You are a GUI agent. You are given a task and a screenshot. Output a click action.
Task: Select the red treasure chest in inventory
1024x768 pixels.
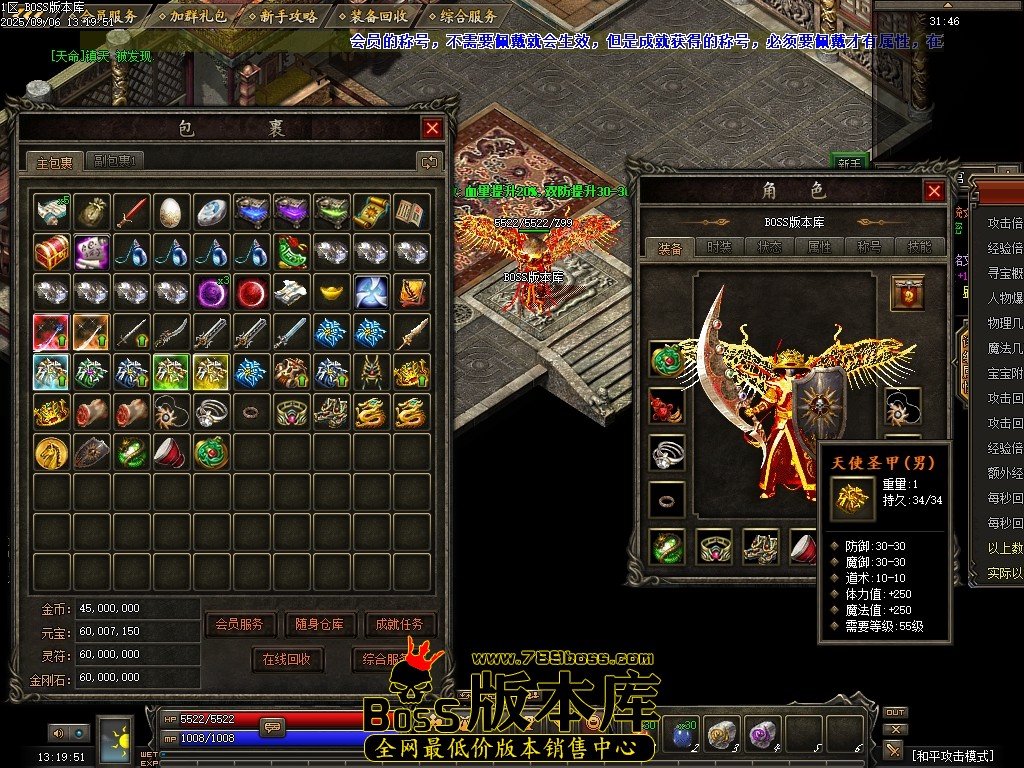(52, 251)
